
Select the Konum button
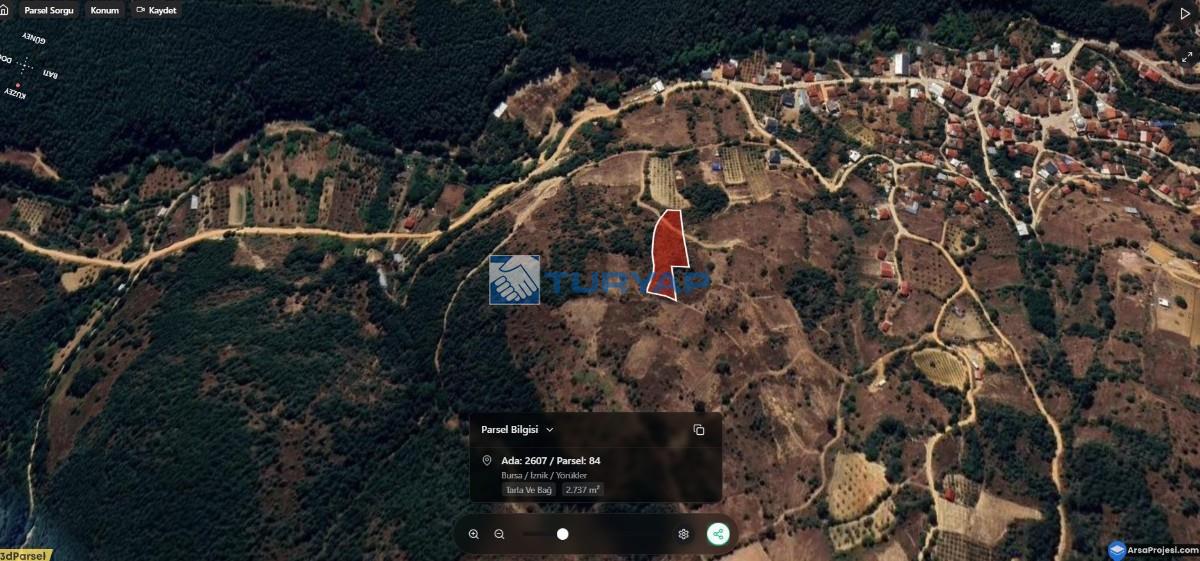104,10
